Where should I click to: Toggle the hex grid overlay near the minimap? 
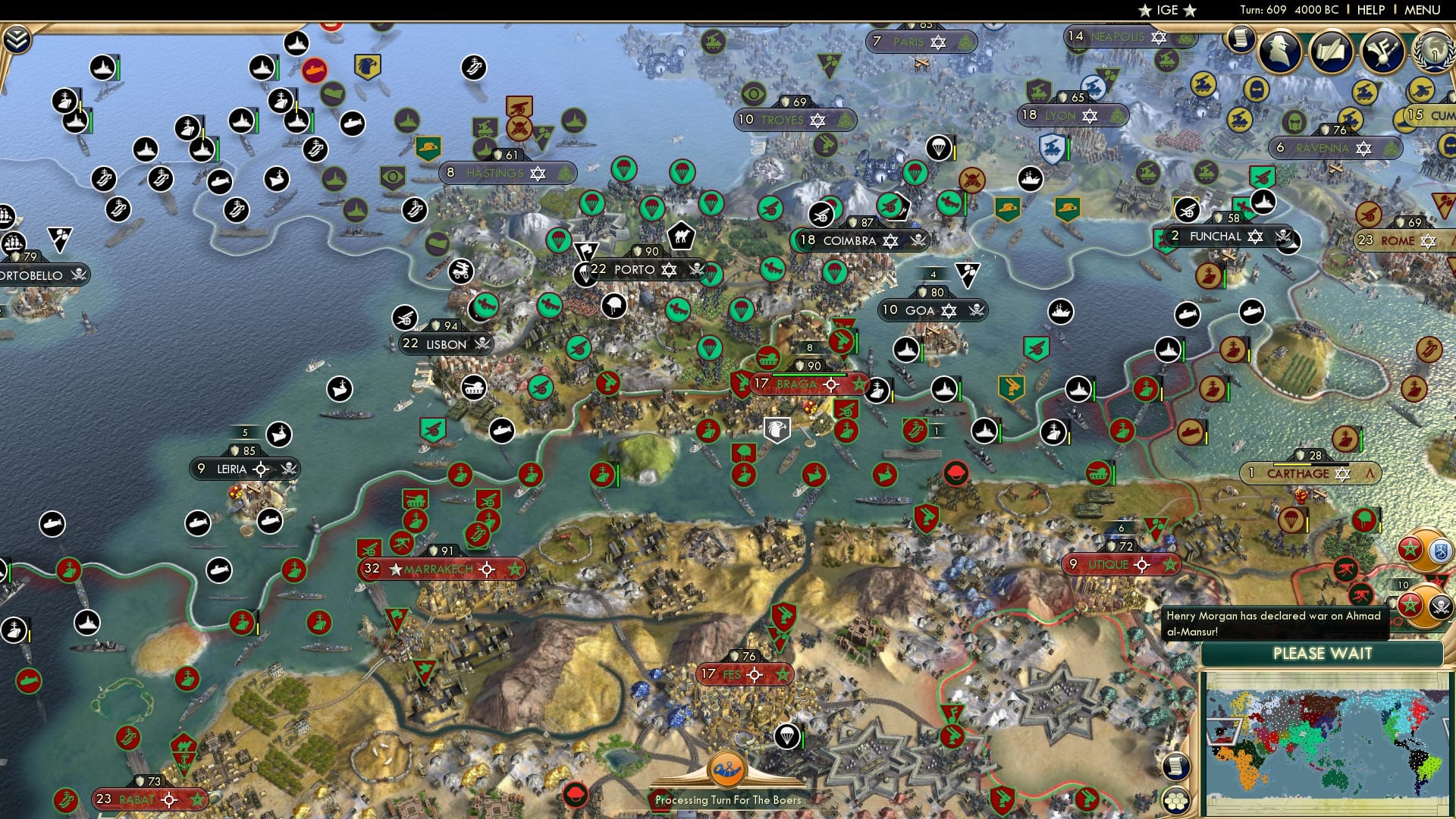coord(1177,801)
